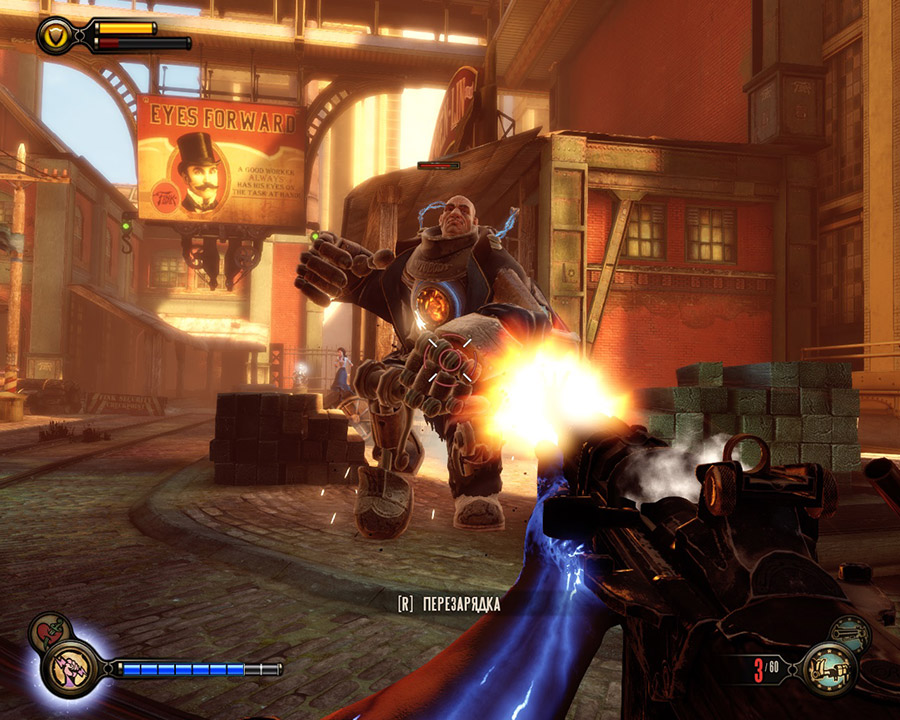Screen dimensions: 900x720
Task: Click the yellow shield emblem icon
Action: coord(56,36)
